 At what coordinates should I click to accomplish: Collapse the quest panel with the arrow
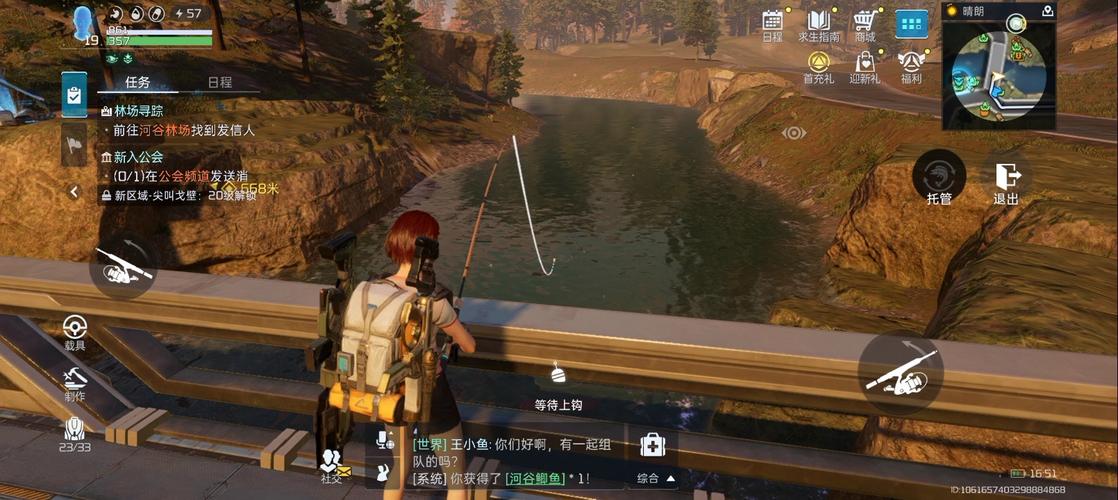point(74,191)
